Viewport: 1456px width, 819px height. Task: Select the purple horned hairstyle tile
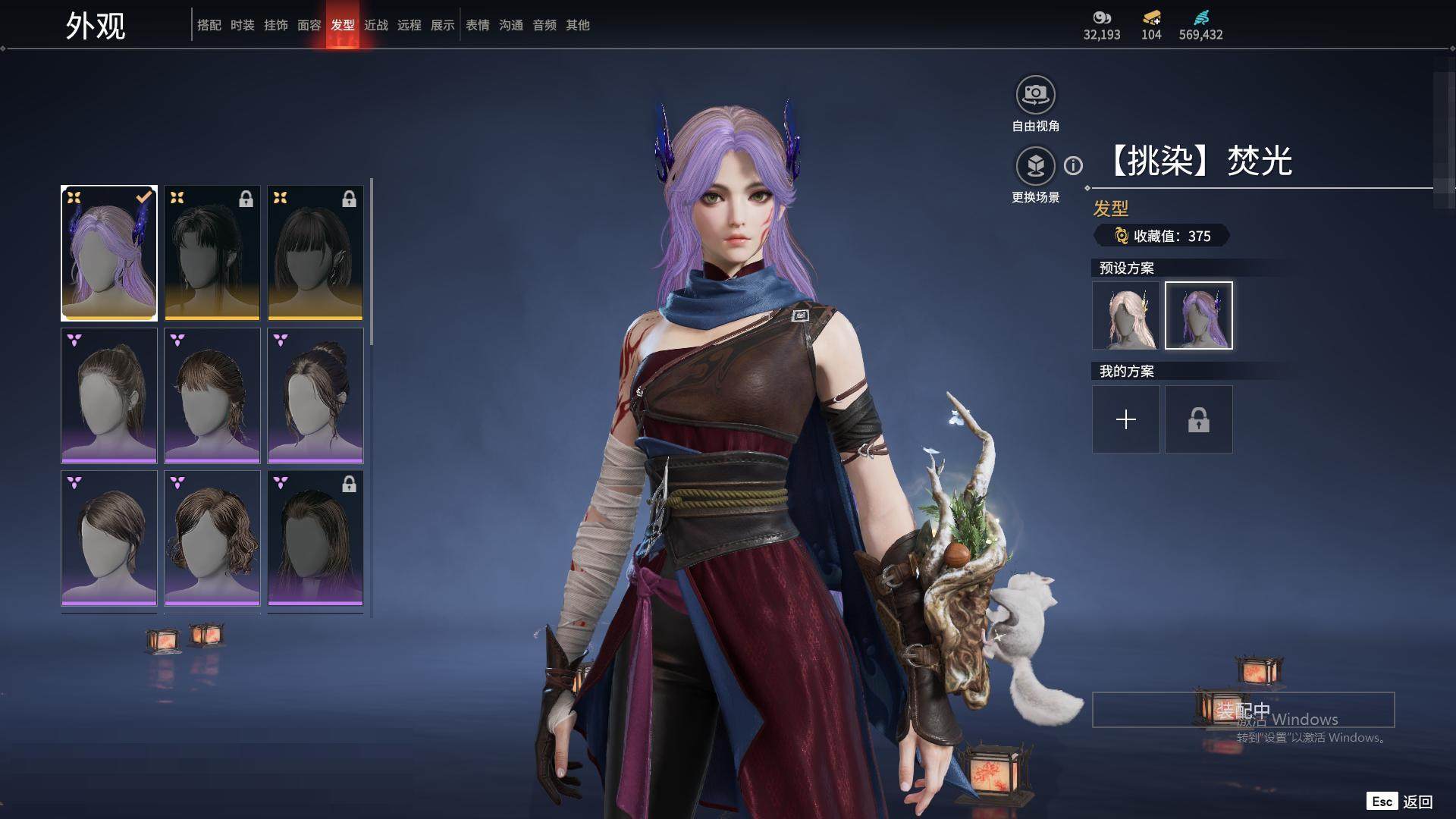[109, 253]
